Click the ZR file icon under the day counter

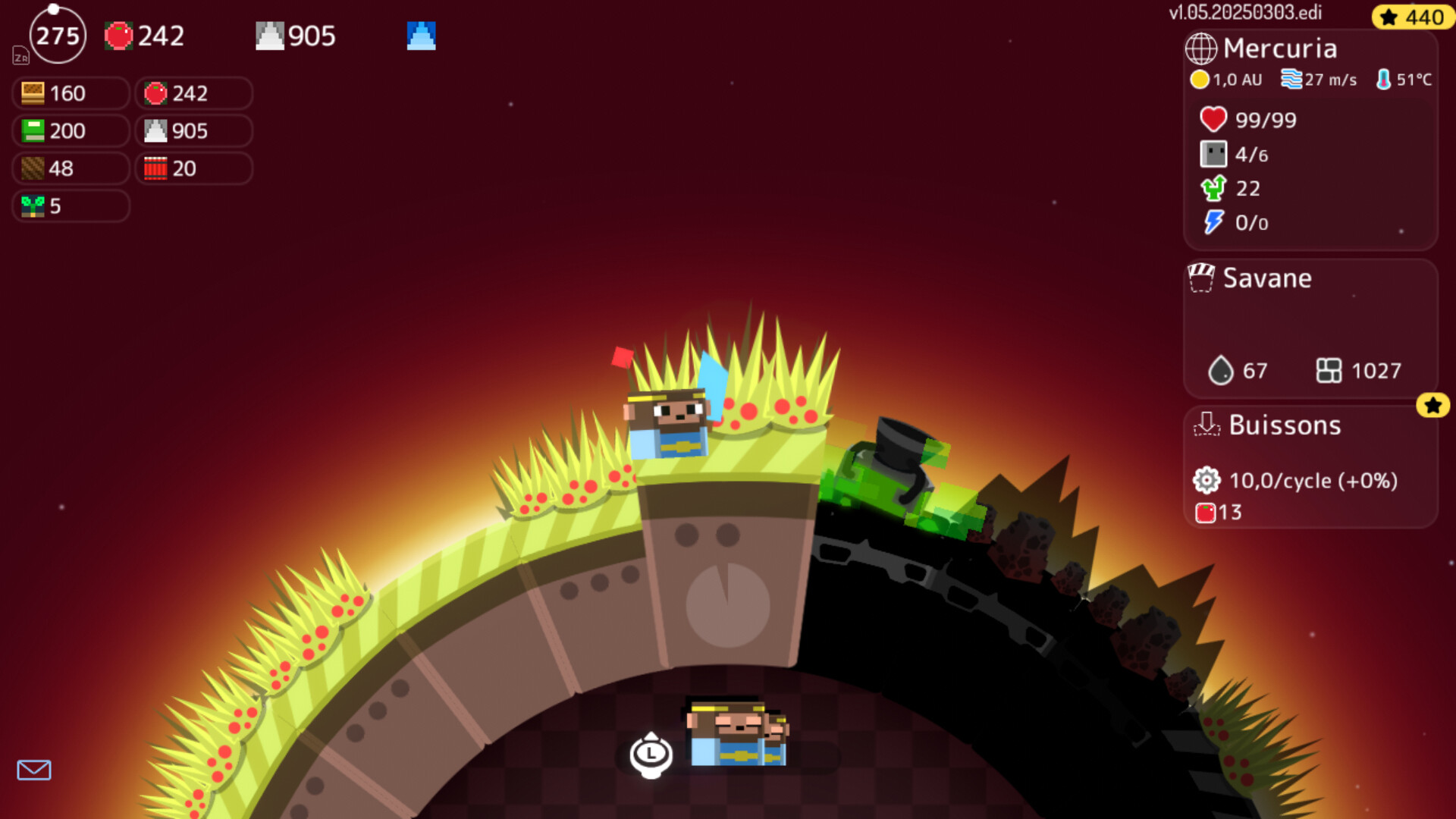pyautogui.click(x=21, y=58)
